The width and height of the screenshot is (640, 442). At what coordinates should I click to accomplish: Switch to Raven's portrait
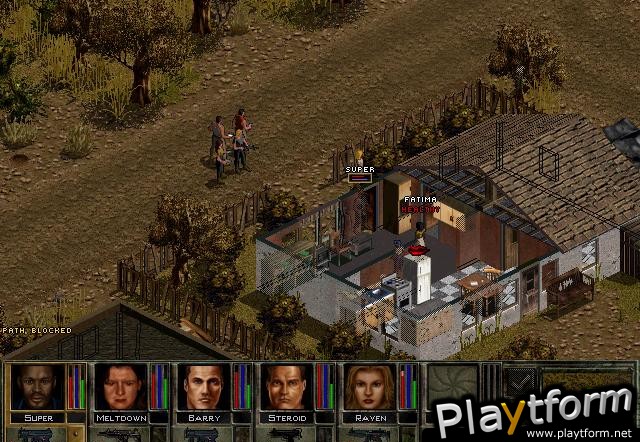pyautogui.click(x=371, y=386)
